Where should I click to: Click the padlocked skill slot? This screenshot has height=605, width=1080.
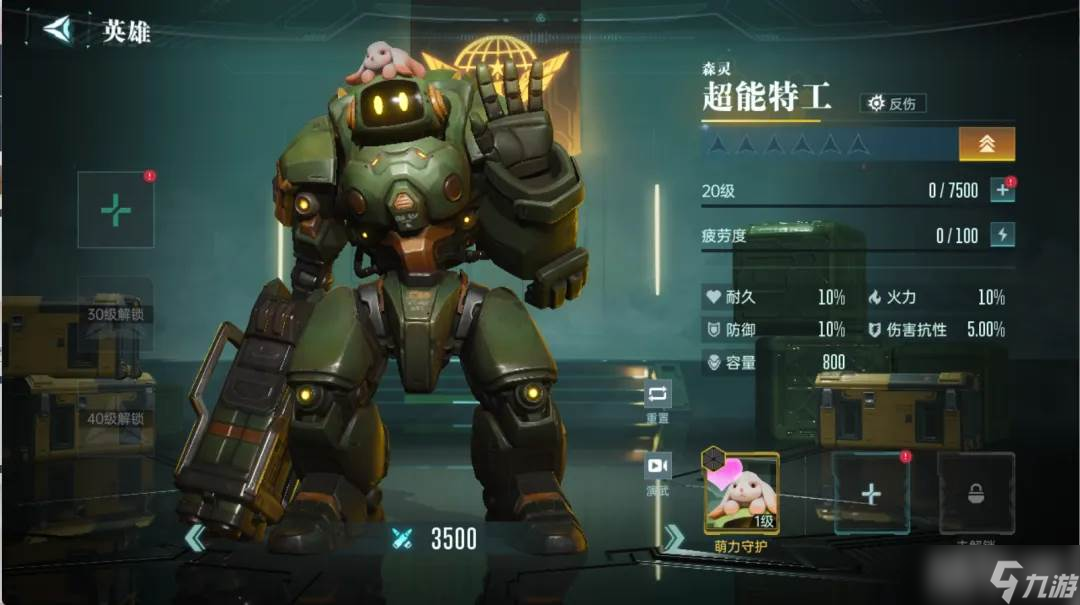(975, 493)
